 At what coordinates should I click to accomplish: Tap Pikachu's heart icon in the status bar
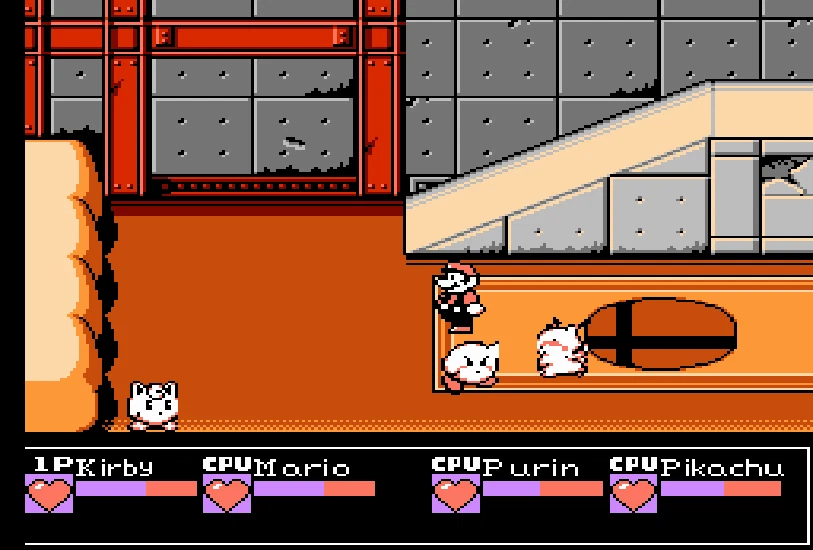(634, 494)
